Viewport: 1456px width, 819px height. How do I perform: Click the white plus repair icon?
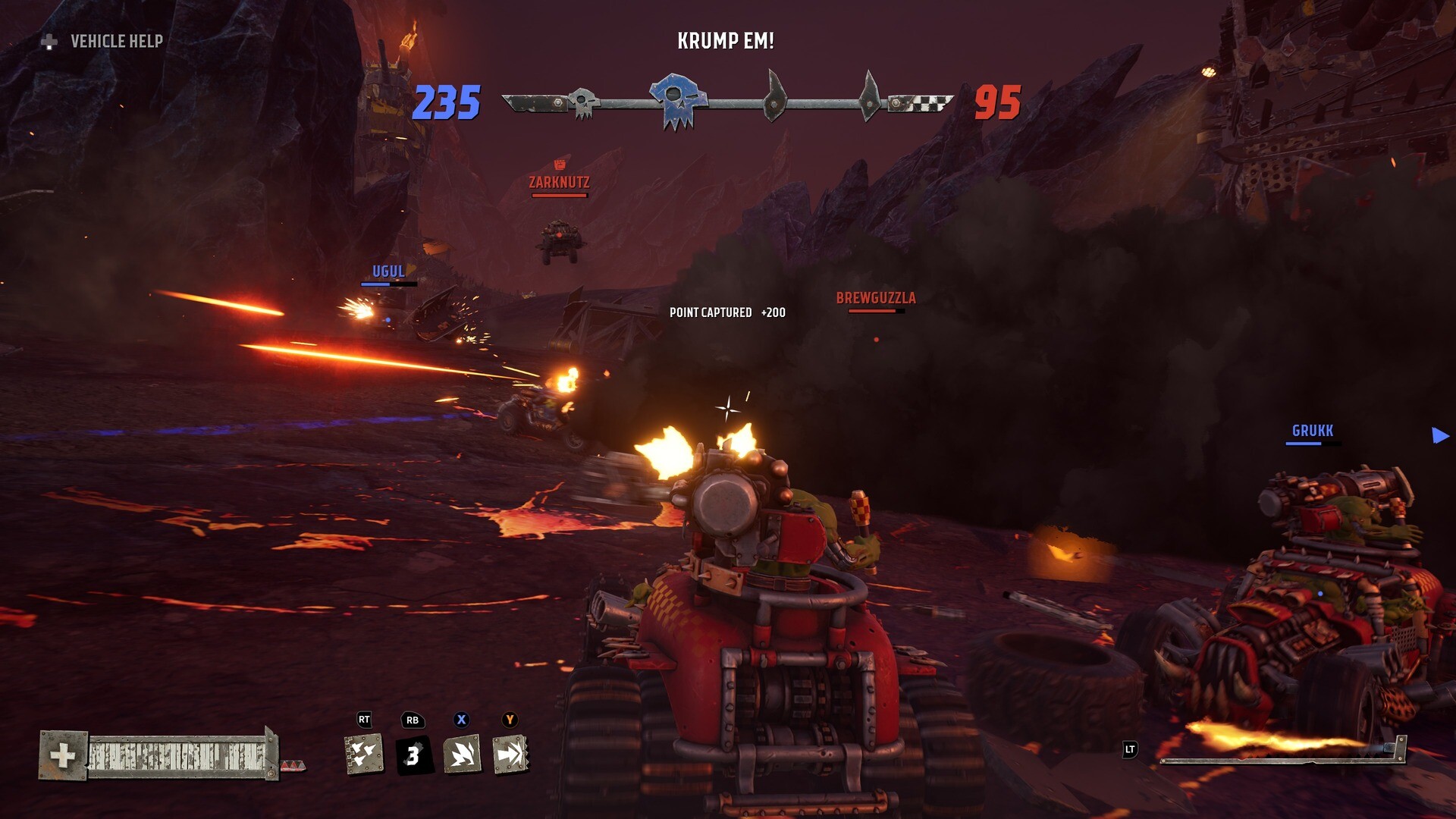(63, 755)
